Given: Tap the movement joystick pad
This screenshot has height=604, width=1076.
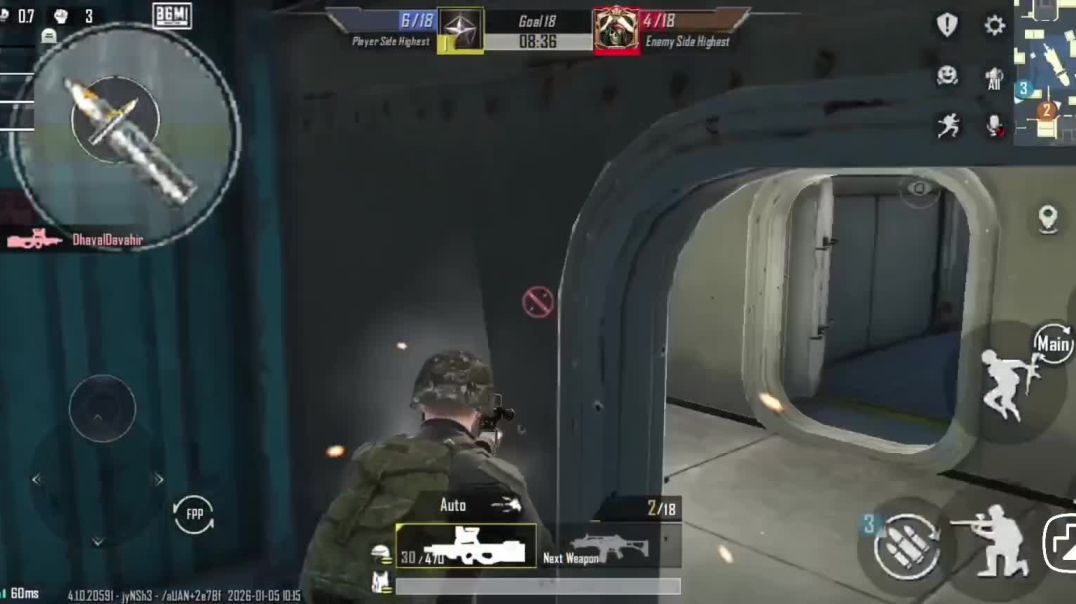Looking at the screenshot, I should point(101,408).
